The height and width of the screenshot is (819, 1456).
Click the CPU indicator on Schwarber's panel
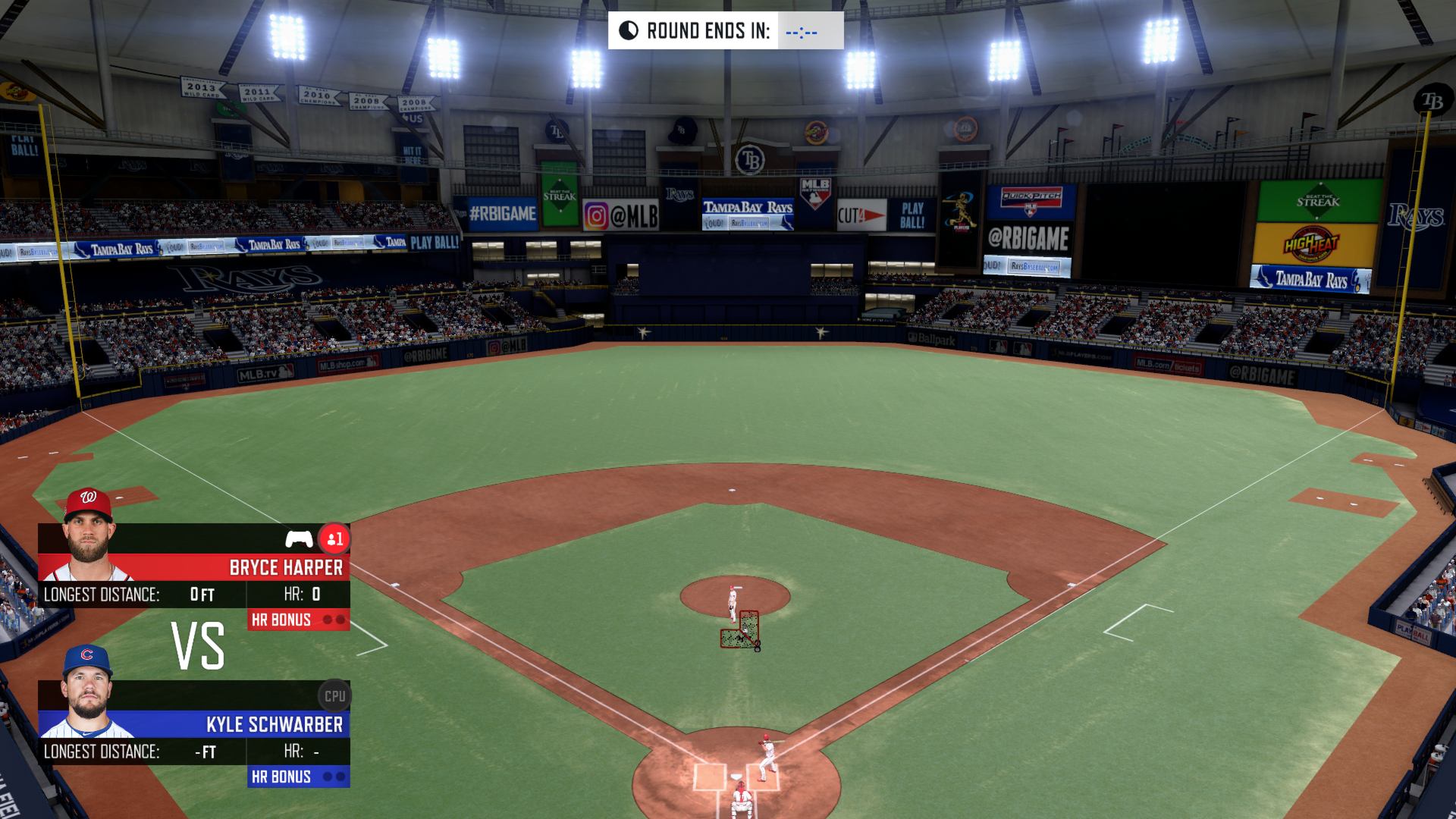pos(334,695)
